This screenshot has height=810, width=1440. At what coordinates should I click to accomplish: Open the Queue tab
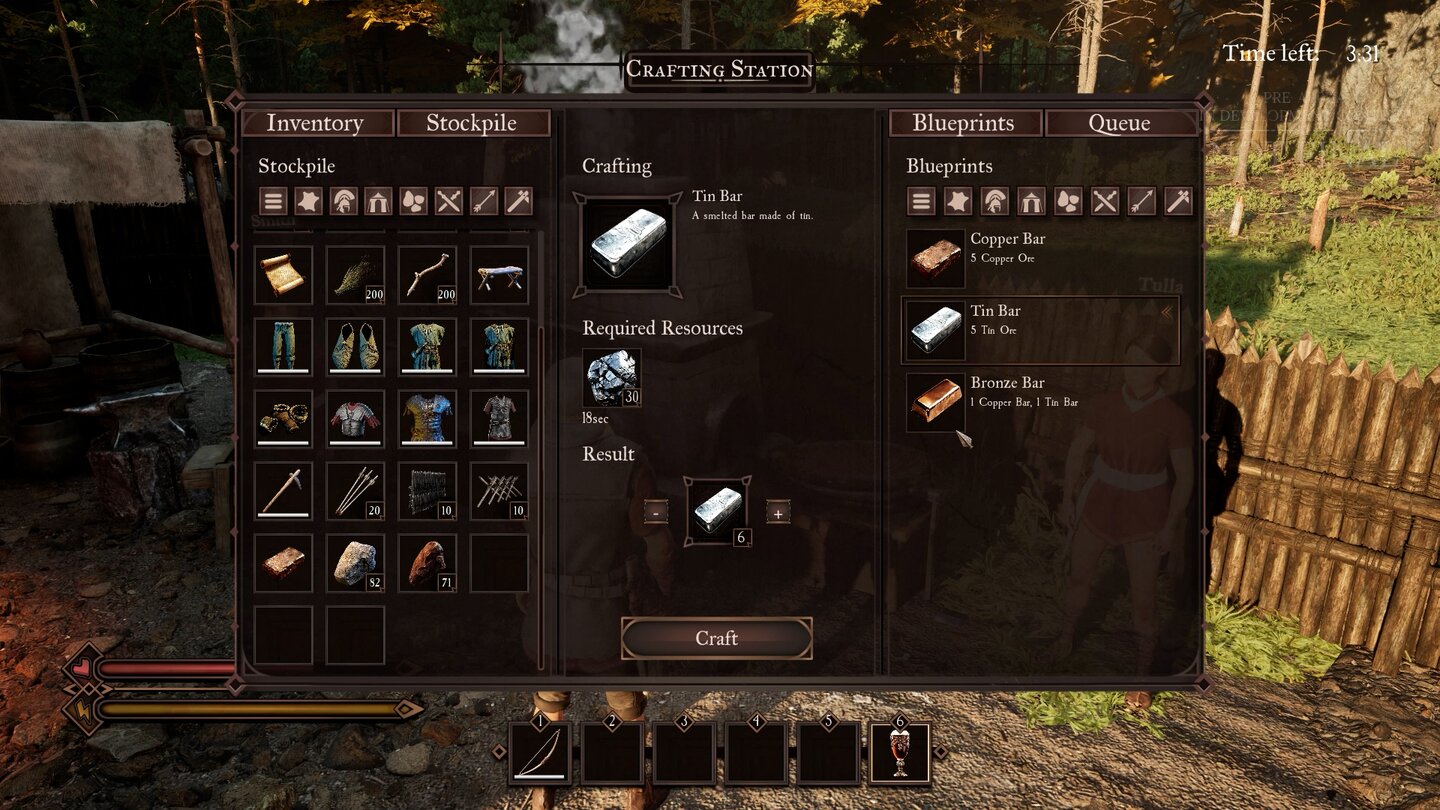pos(1119,123)
